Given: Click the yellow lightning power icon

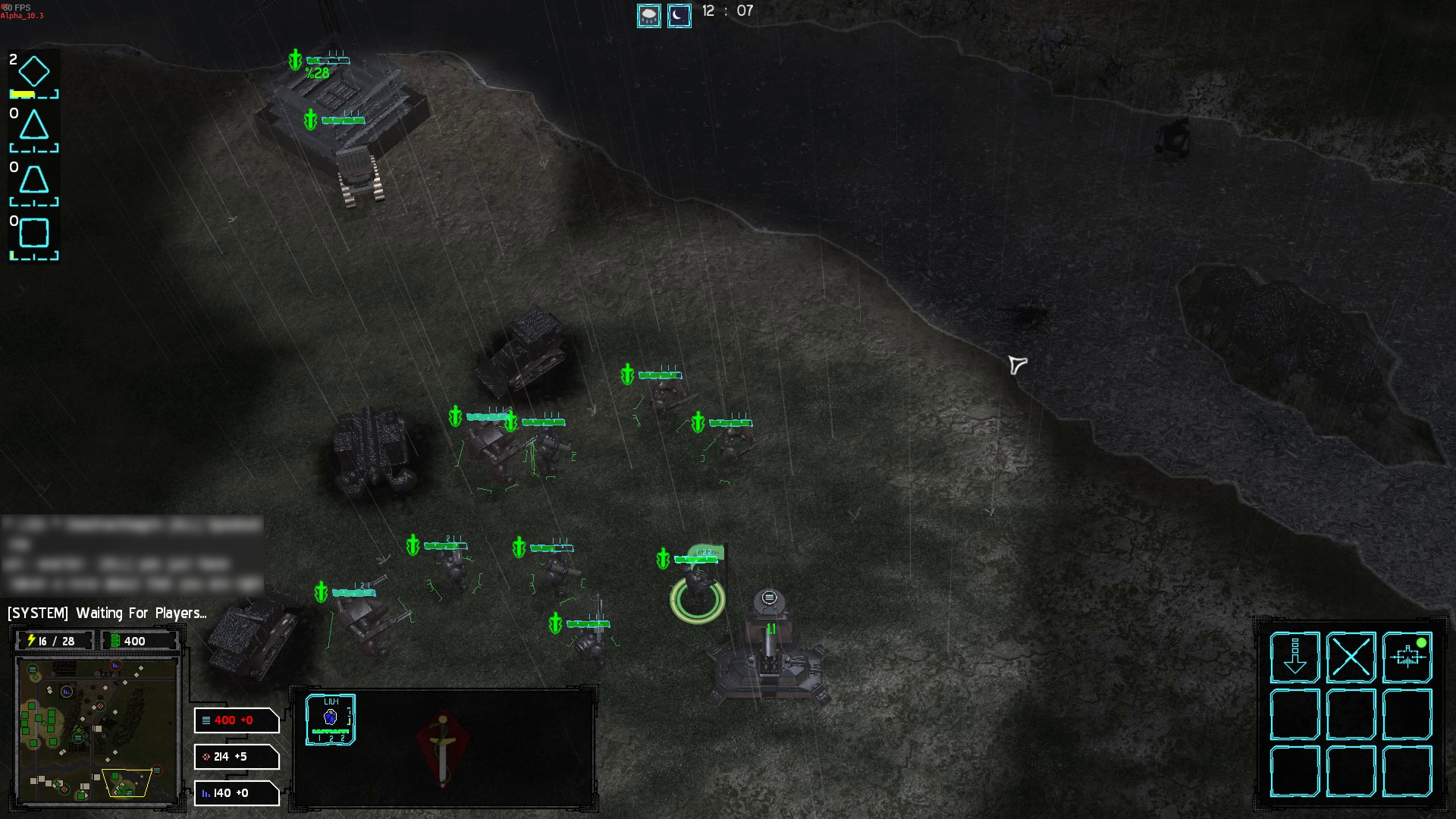Looking at the screenshot, I should pos(32,641).
